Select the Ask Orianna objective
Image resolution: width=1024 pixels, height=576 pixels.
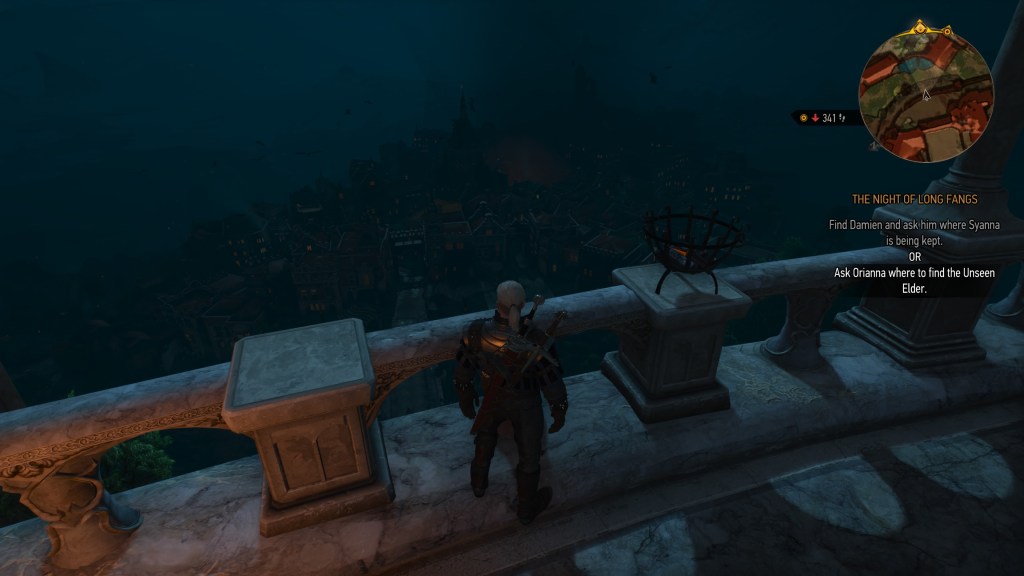coord(914,280)
